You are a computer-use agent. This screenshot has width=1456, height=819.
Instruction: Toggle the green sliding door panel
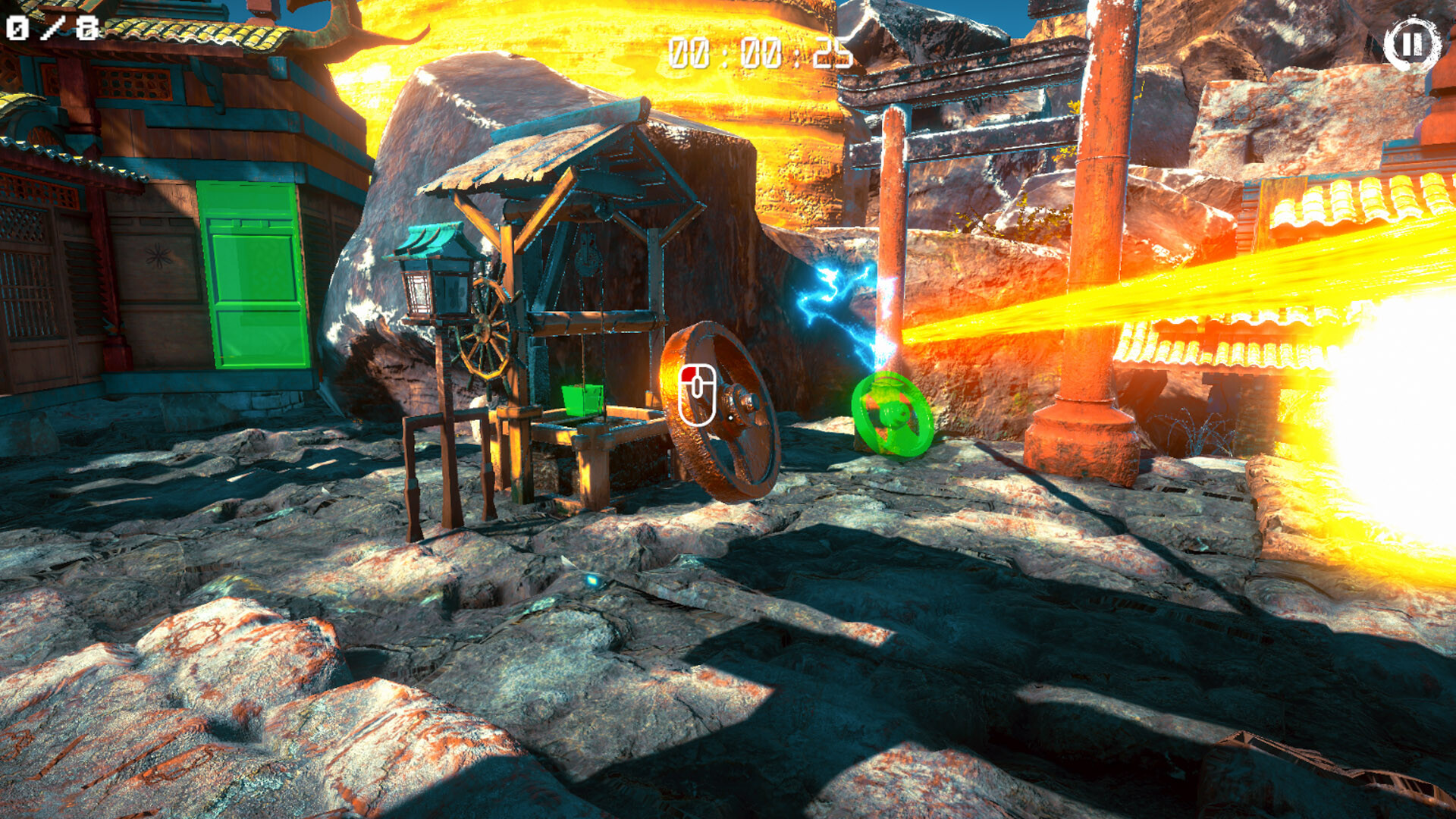click(x=253, y=273)
